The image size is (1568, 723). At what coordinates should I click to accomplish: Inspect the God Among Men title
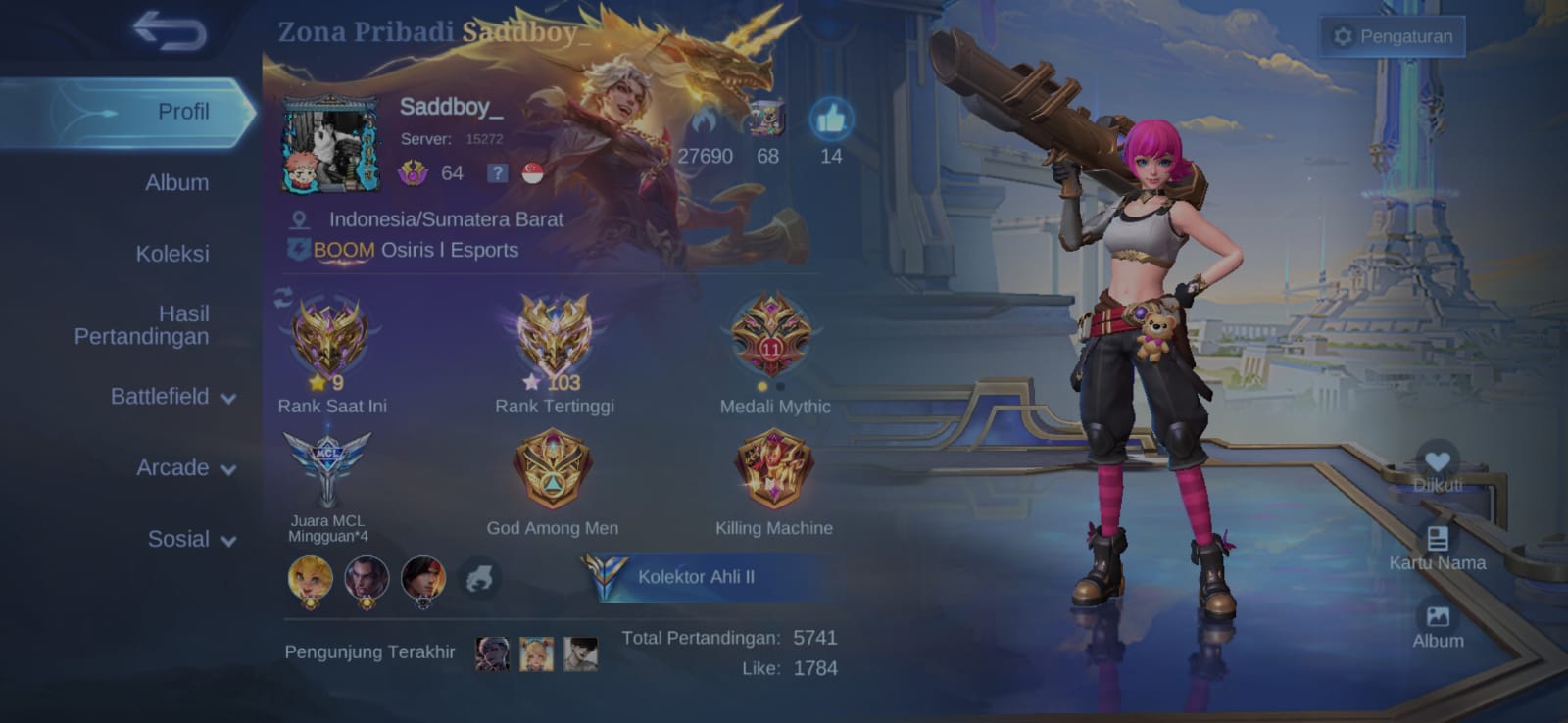coord(553,469)
